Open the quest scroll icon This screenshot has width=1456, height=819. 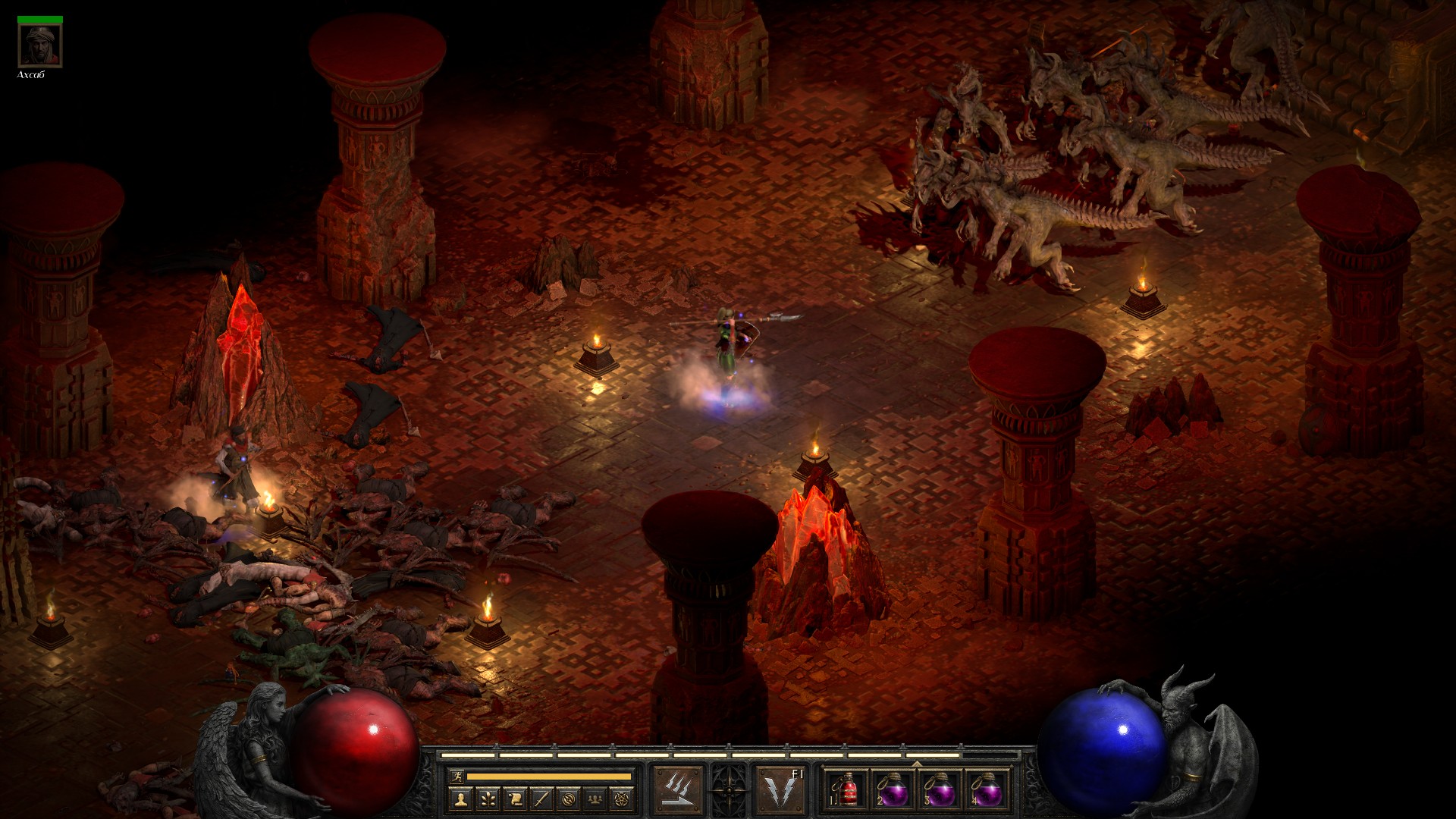(514, 798)
